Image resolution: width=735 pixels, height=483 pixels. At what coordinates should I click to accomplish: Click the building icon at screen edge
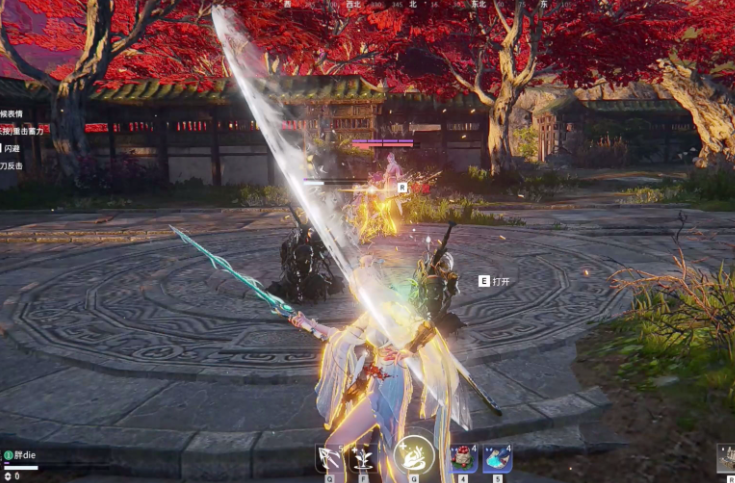pos(727,459)
